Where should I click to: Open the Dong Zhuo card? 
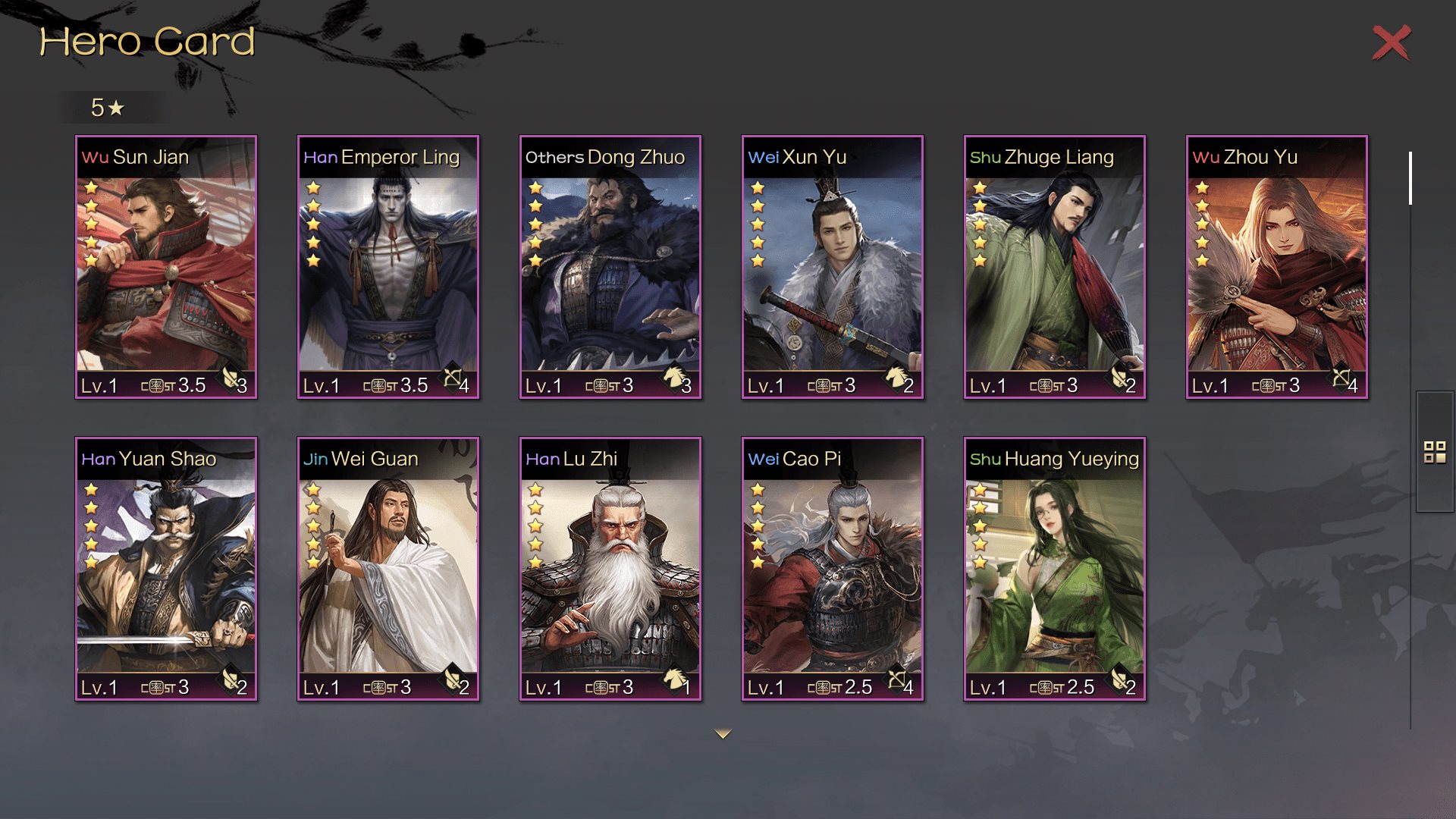click(610, 267)
